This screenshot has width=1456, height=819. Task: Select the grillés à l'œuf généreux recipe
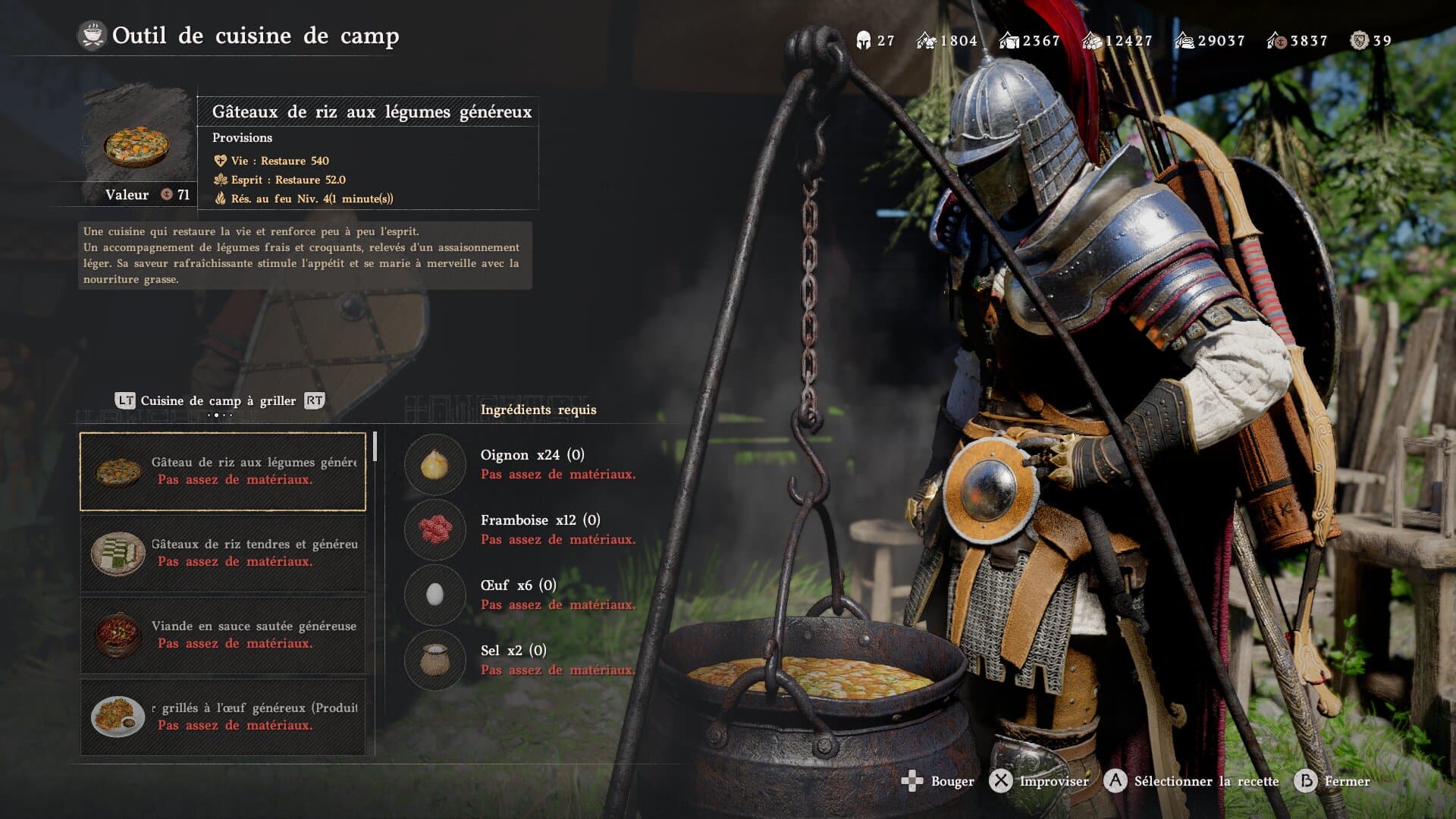[x=223, y=717]
